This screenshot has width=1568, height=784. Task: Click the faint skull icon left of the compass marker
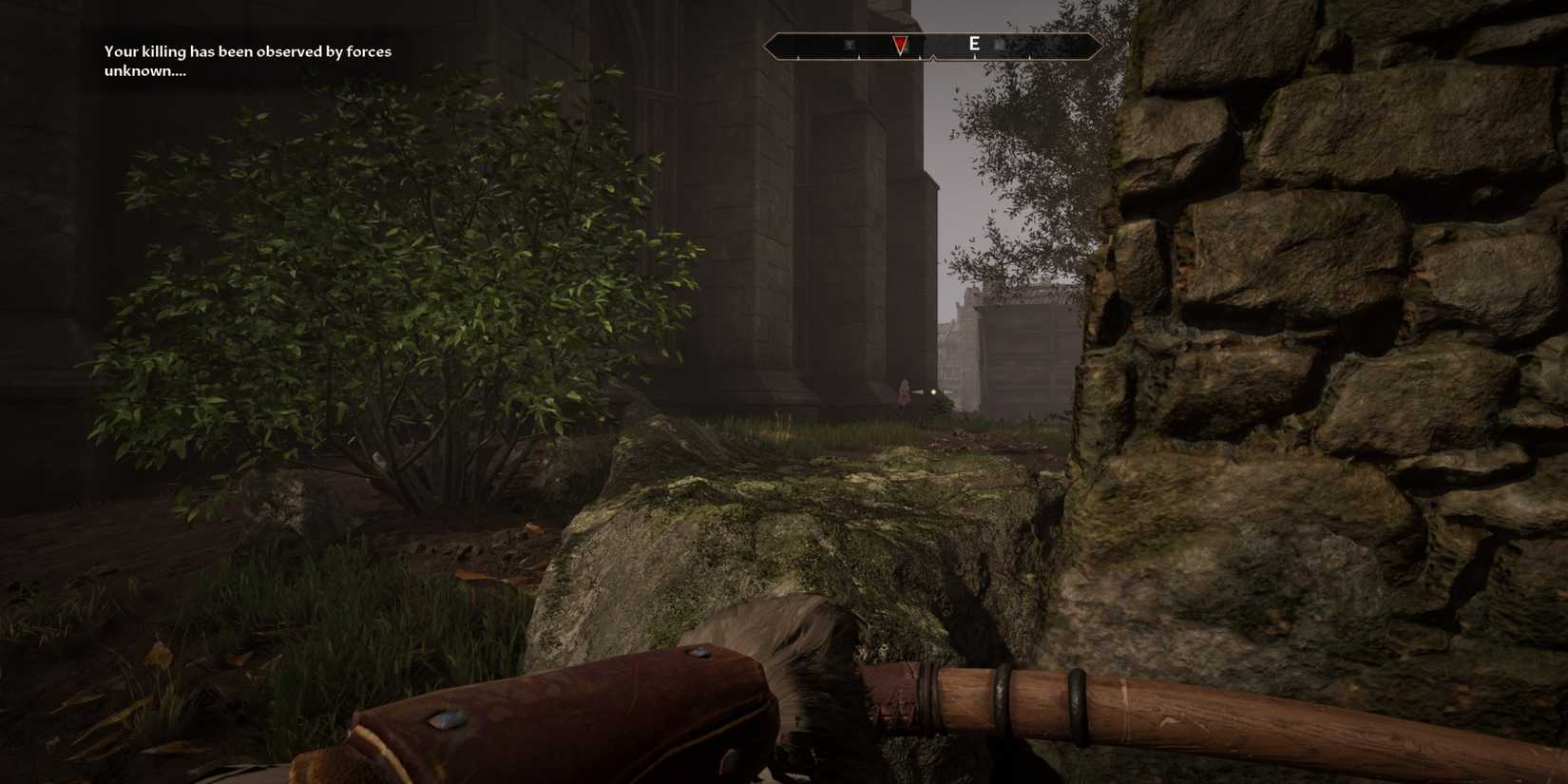(x=851, y=44)
